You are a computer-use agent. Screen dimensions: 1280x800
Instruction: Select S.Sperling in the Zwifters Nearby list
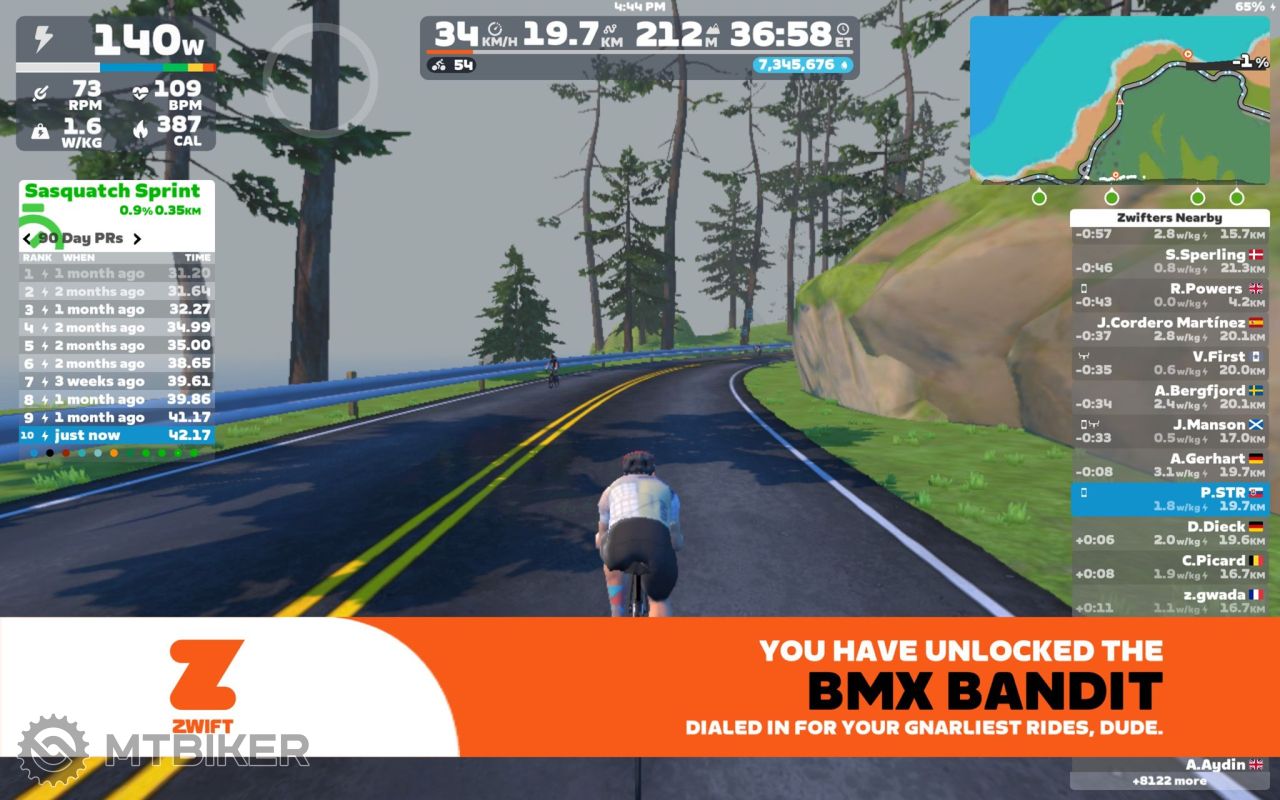pos(1168,261)
